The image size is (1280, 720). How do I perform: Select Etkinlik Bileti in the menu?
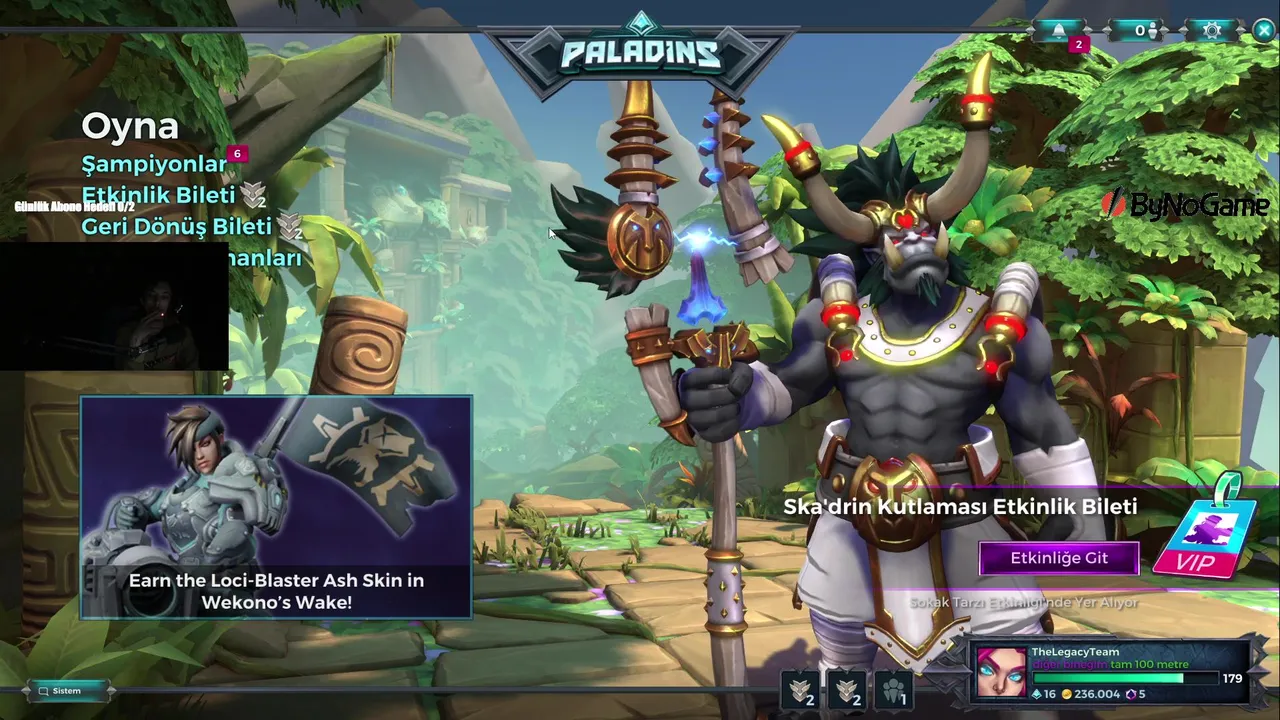[x=158, y=195]
